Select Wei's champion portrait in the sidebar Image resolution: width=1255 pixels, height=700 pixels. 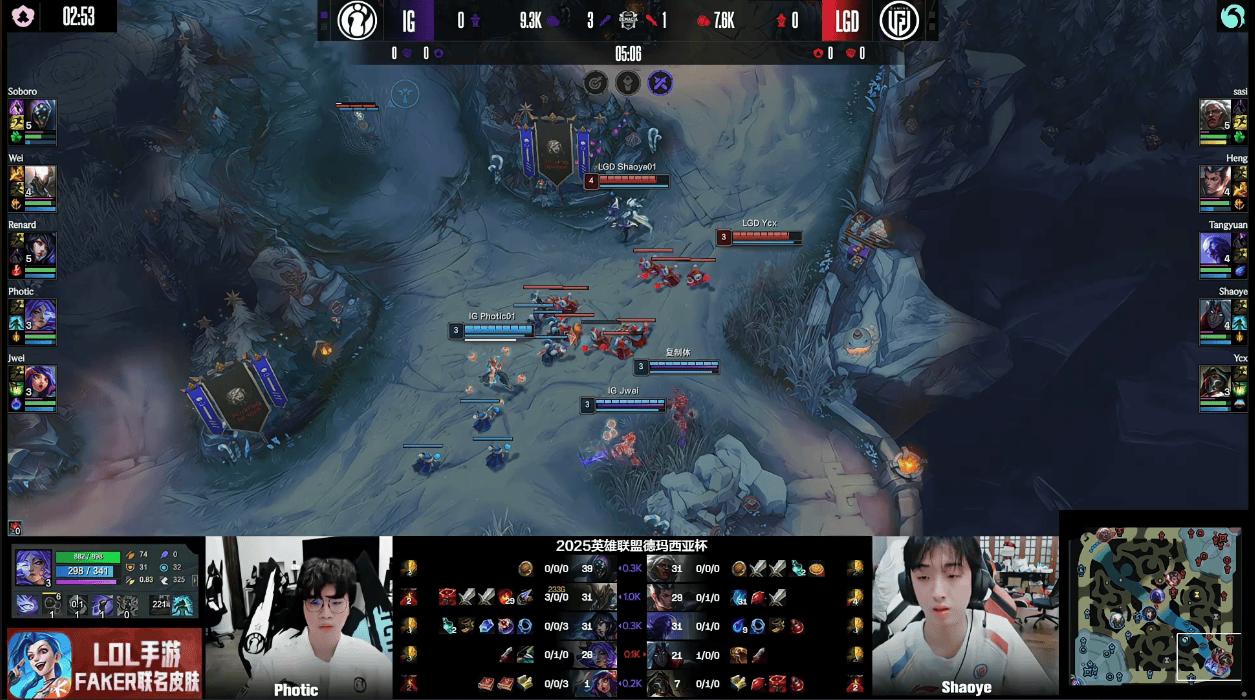point(43,179)
